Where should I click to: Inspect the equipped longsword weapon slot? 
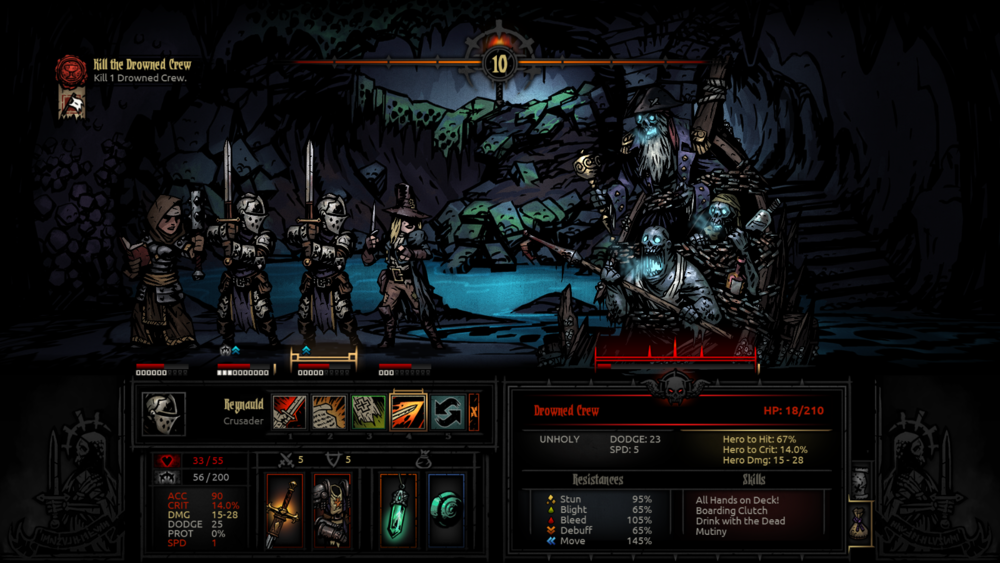click(284, 510)
